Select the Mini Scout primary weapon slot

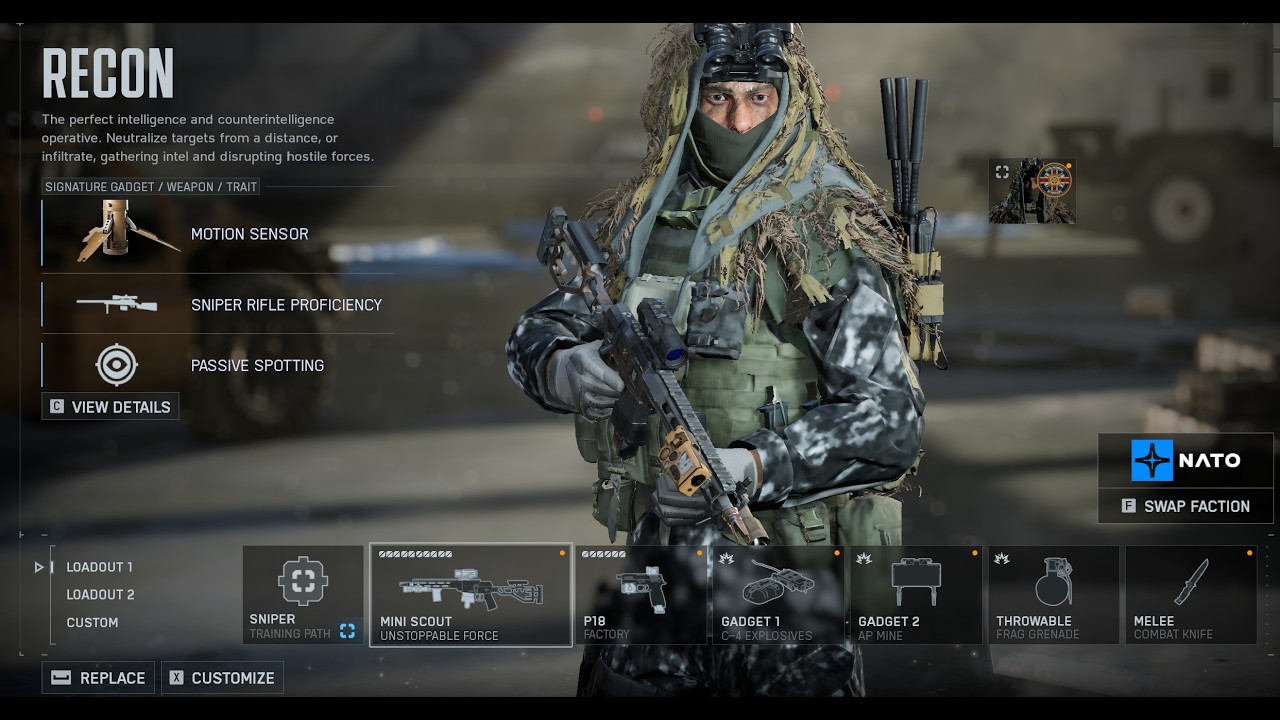click(470, 595)
